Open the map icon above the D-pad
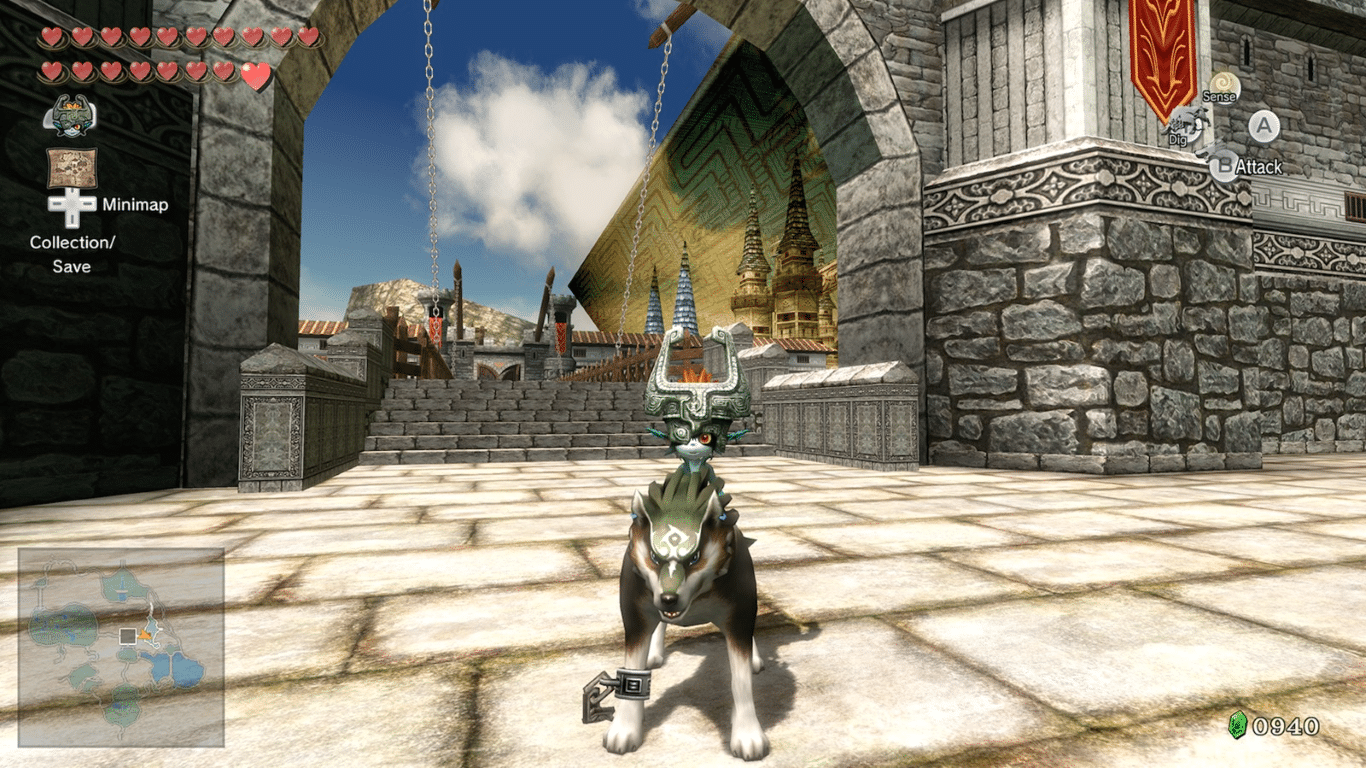 pyautogui.click(x=72, y=167)
